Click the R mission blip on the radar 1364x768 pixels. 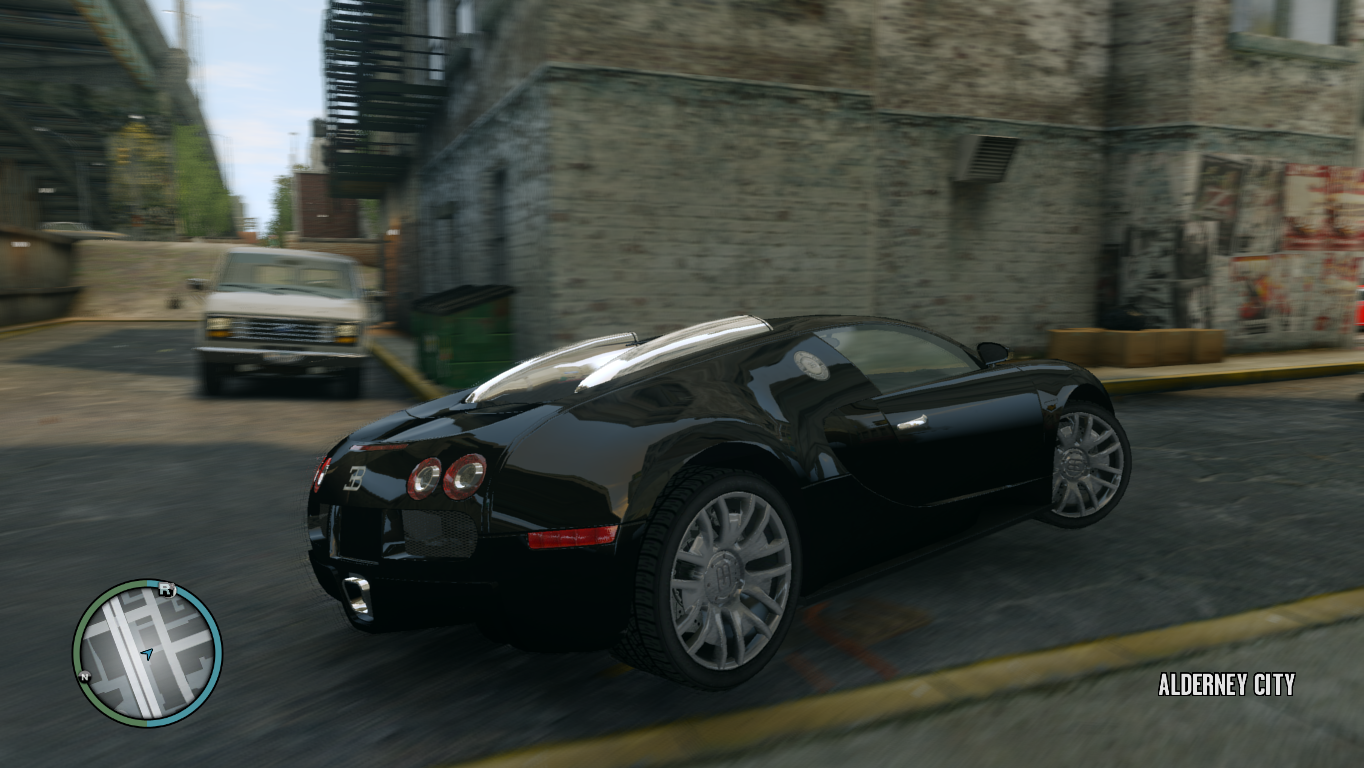(x=167, y=590)
